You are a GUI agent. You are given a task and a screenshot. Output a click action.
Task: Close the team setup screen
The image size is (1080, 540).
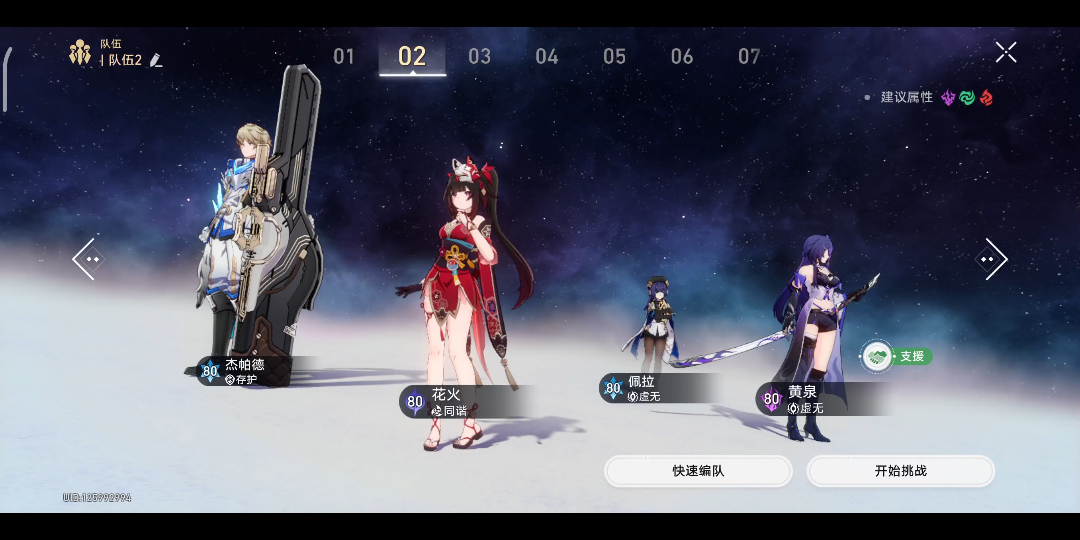(x=1006, y=52)
